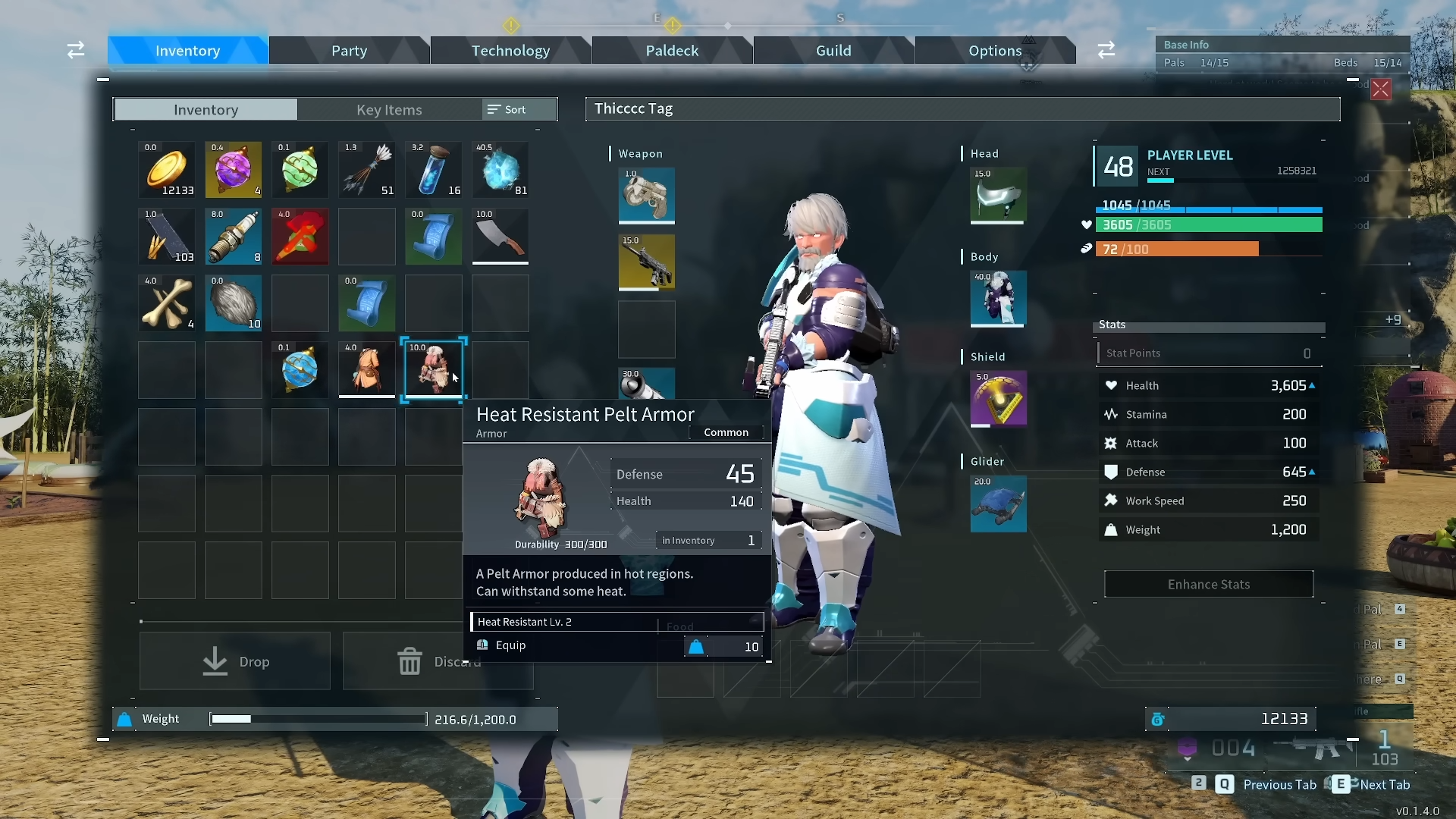Open the Technology tab
This screenshot has width=1456, height=819.
coord(510,51)
